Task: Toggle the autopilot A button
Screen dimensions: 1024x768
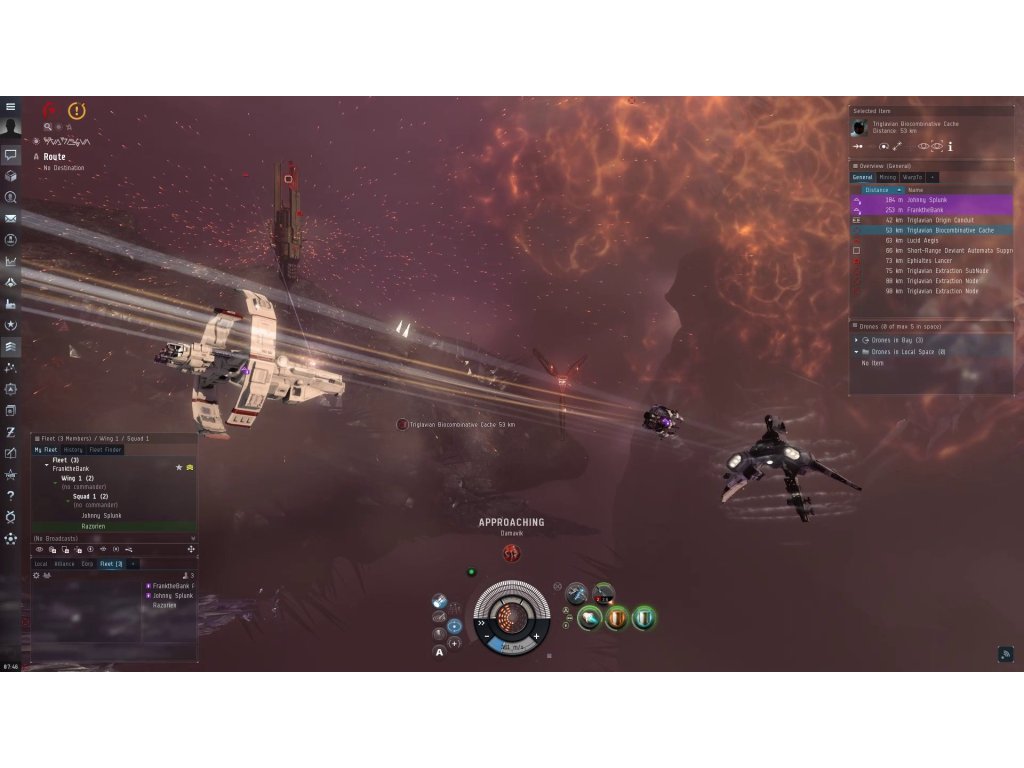Action: [439, 651]
